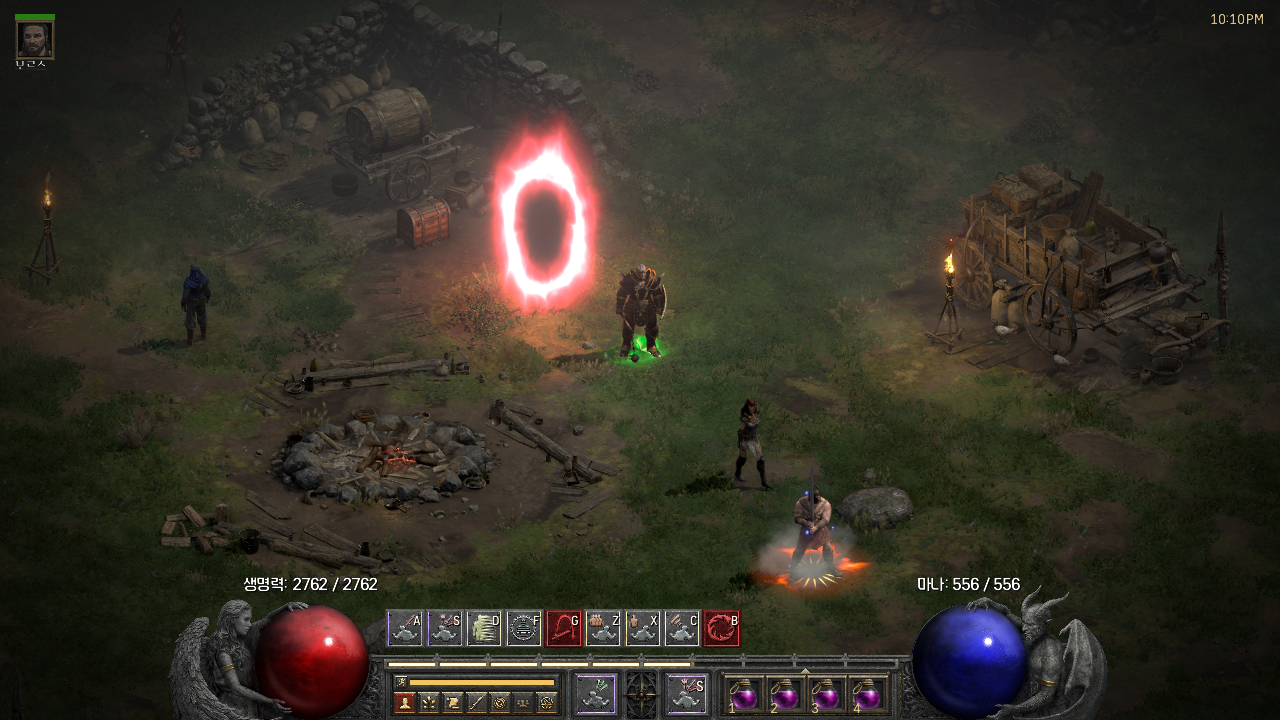Select the hotbar skill bound to A

click(405, 628)
